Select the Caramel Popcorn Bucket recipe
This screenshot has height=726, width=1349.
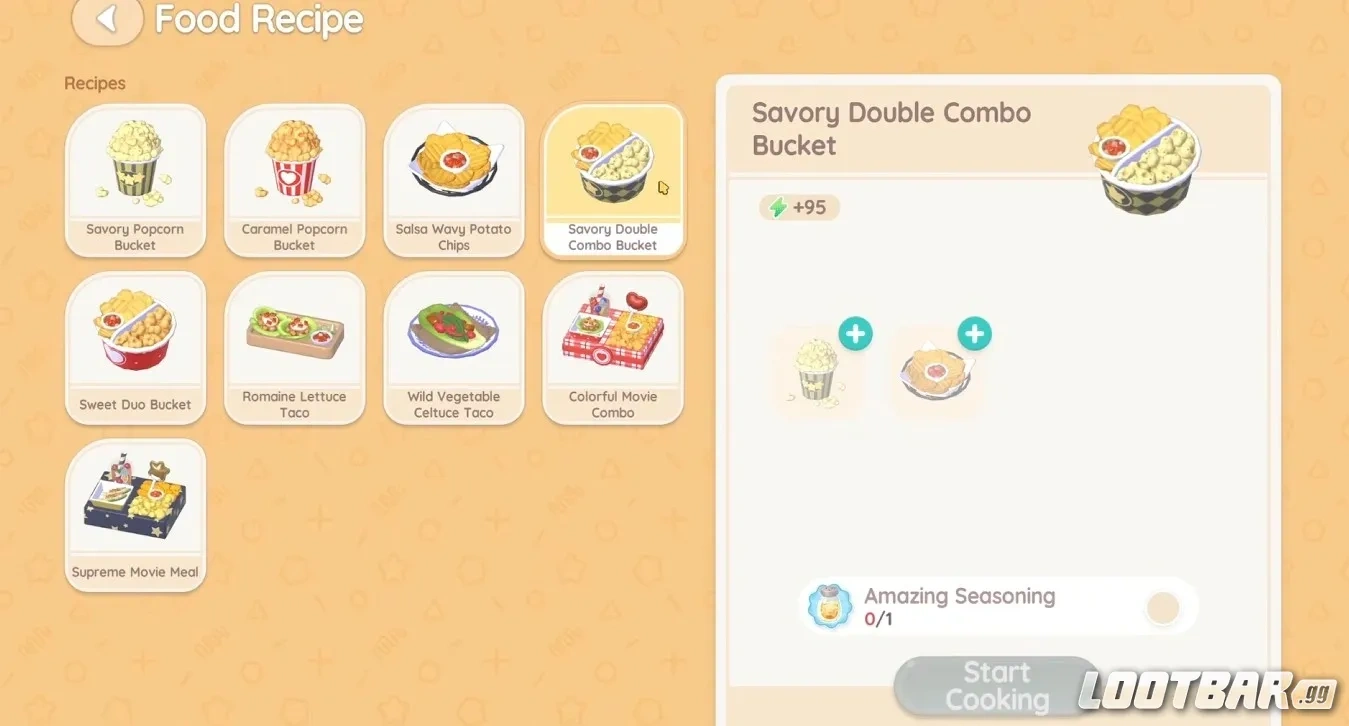294,180
